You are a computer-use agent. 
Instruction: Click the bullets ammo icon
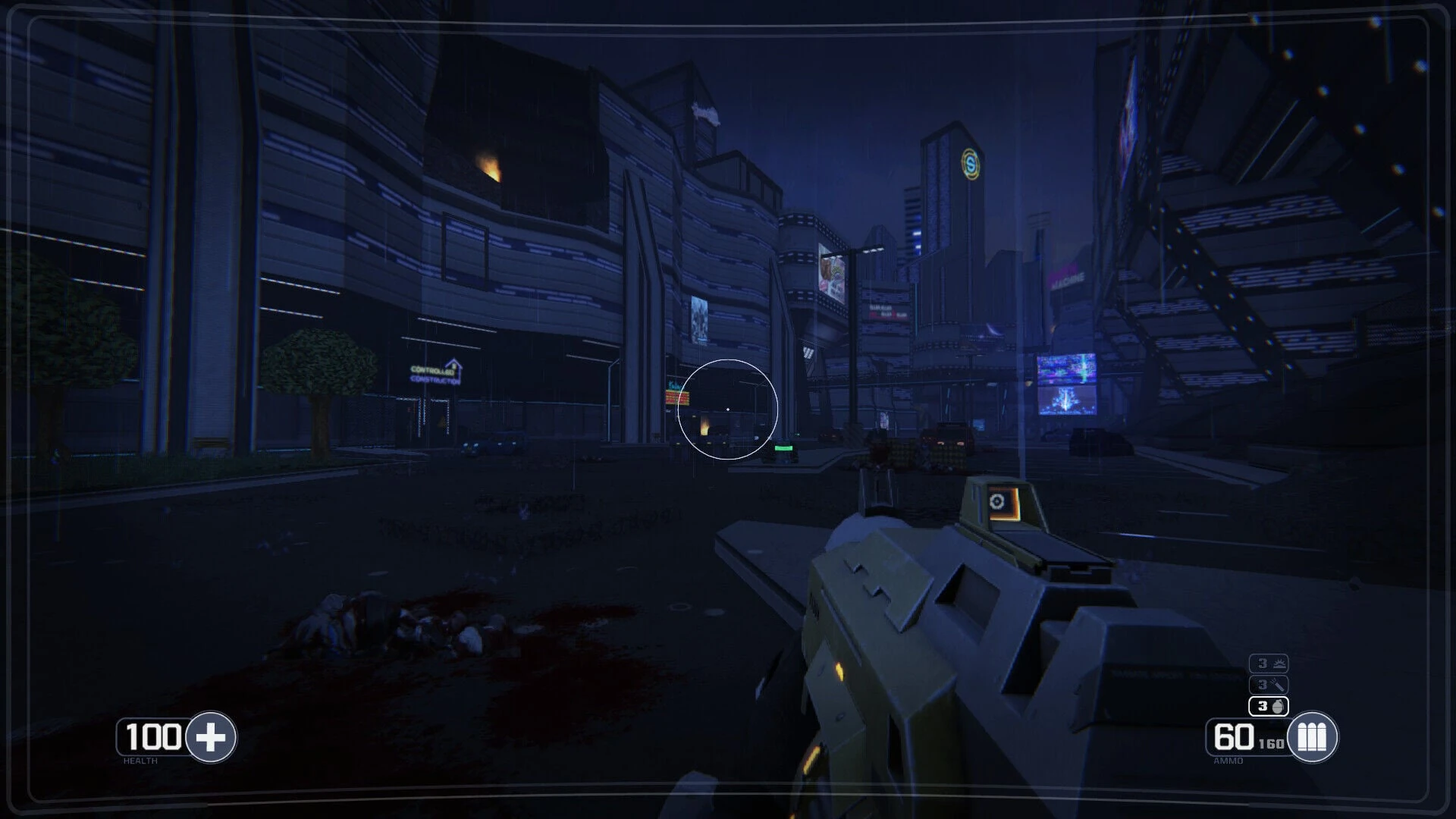pyautogui.click(x=1313, y=737)
